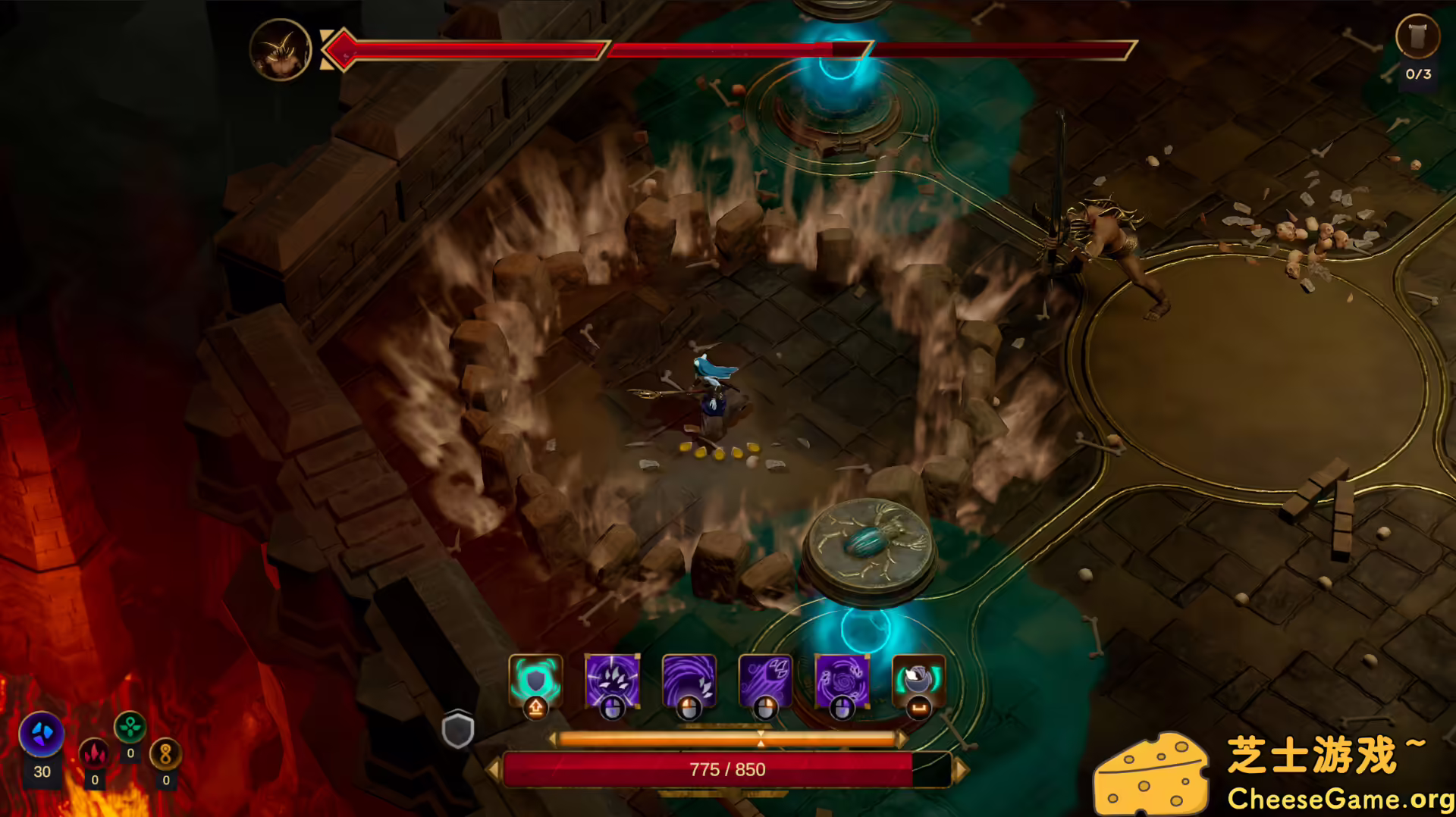Open the character portrait in the top-left

(x=281, y=50)
